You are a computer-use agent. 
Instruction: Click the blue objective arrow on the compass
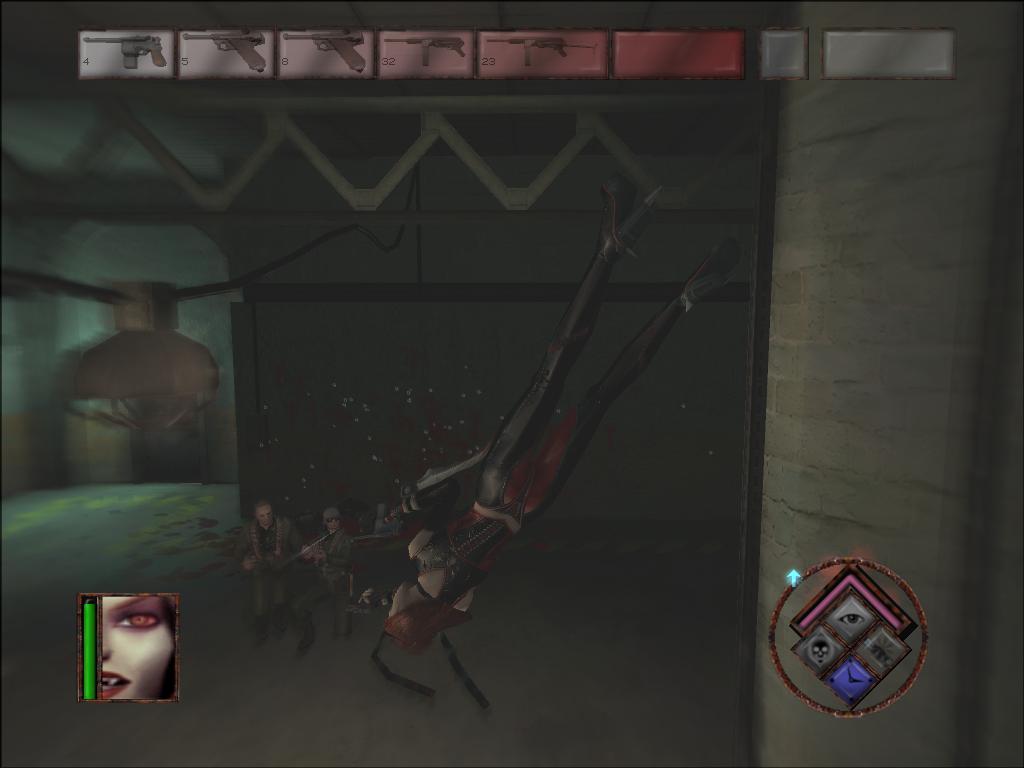tap(794, 577)
